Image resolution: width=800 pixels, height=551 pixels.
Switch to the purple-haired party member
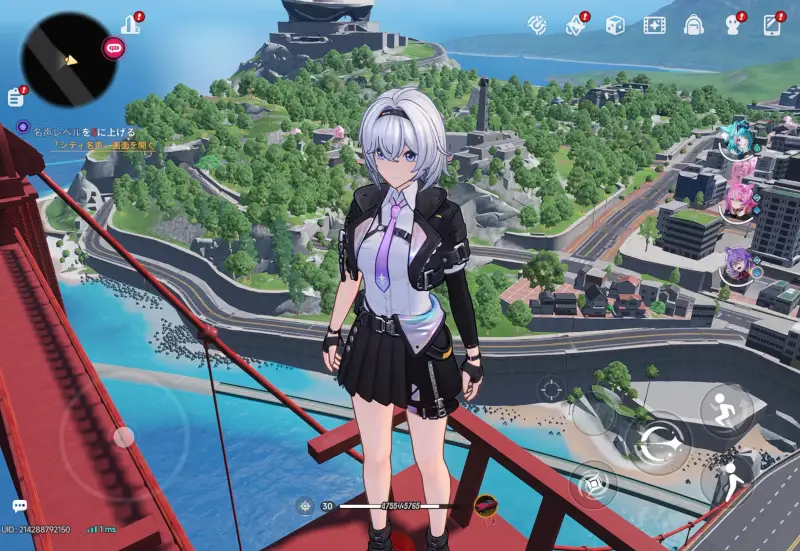(737, 266)
